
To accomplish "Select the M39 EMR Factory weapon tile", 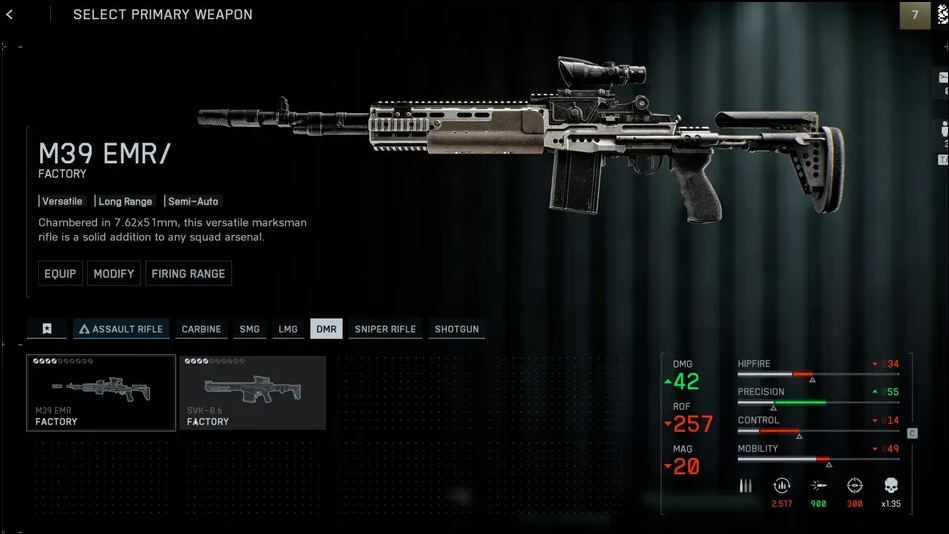I will pyautogui.click(x=101, y=392).
